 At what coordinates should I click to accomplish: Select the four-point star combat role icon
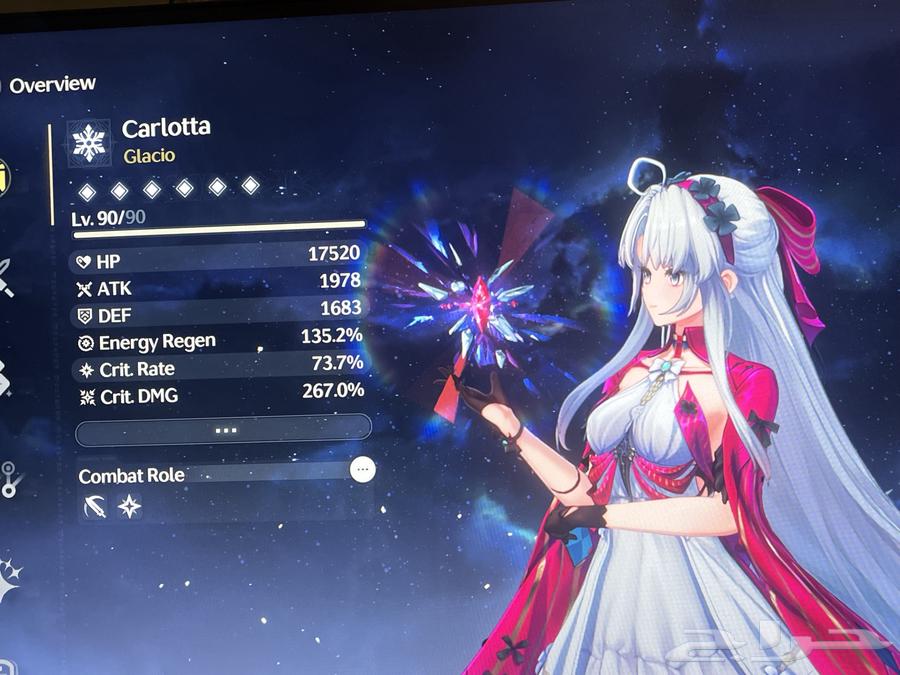click(129, 507)
